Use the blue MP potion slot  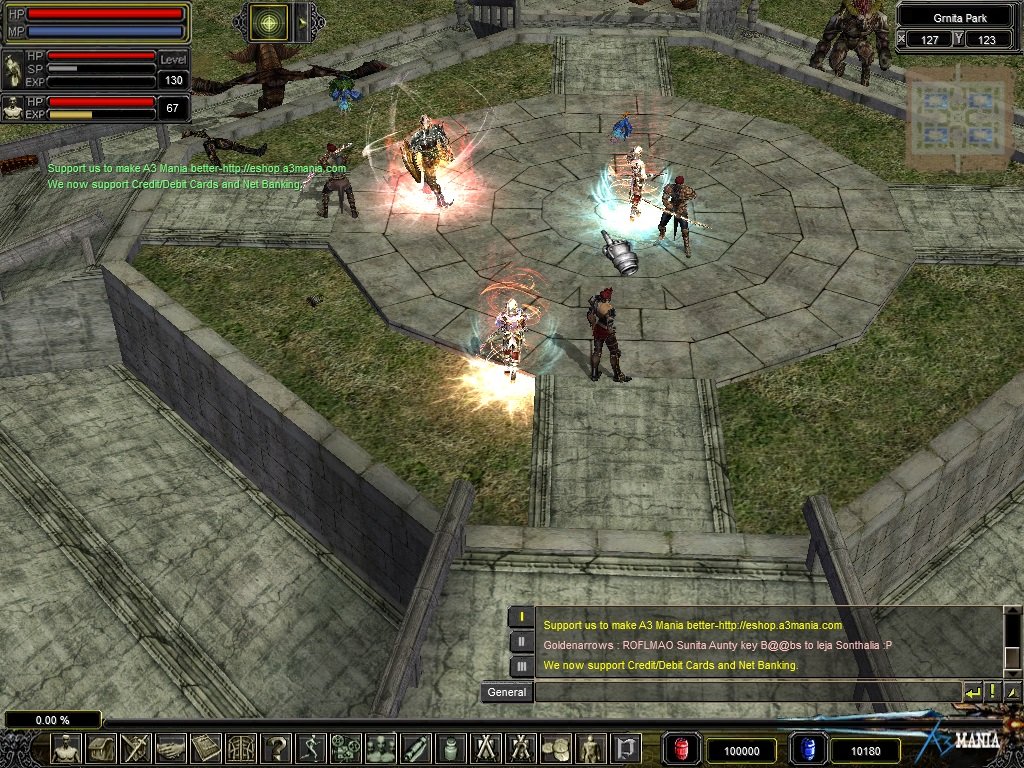click(806, 749)
